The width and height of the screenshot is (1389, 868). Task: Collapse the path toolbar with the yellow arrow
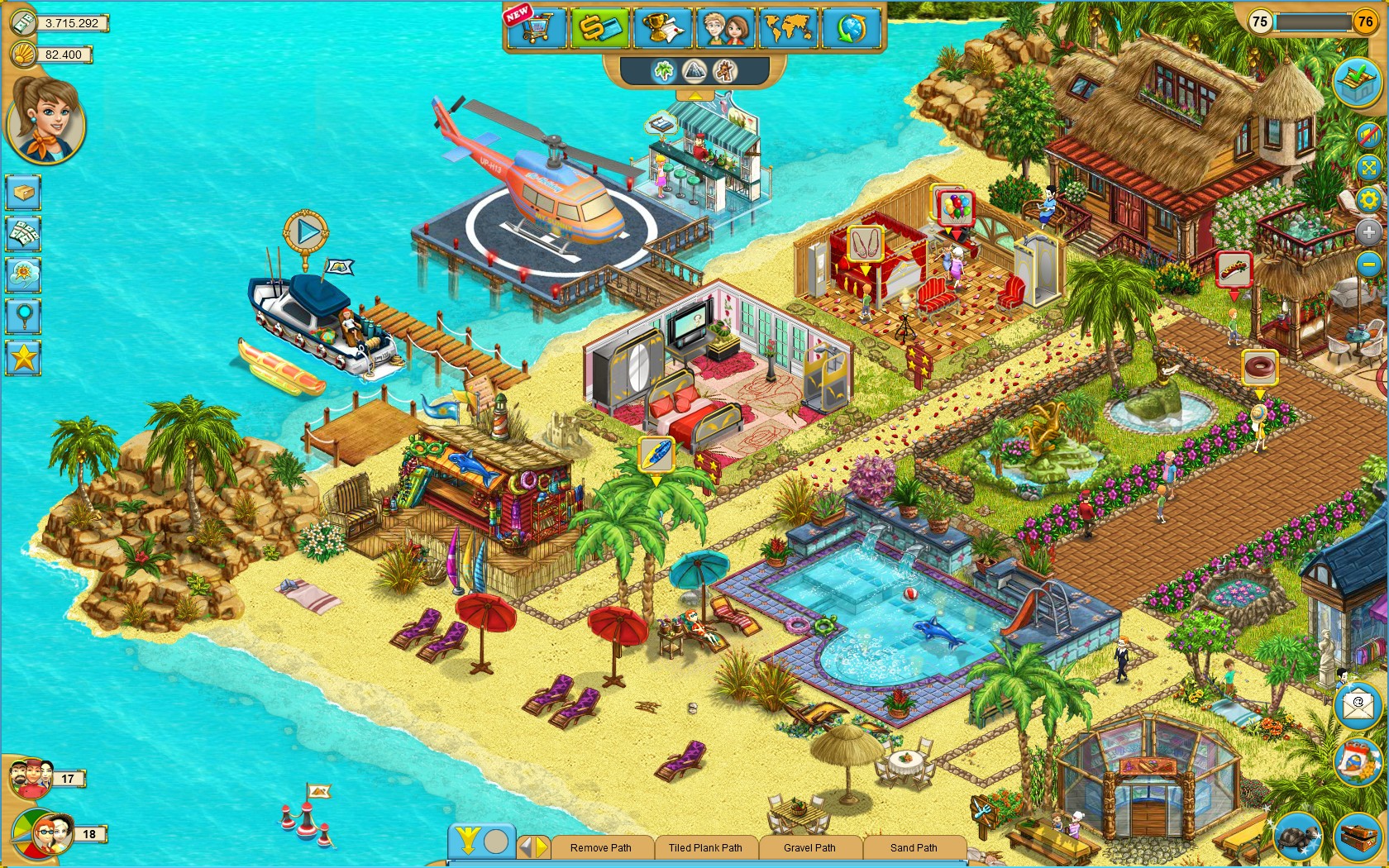(468, 844)
